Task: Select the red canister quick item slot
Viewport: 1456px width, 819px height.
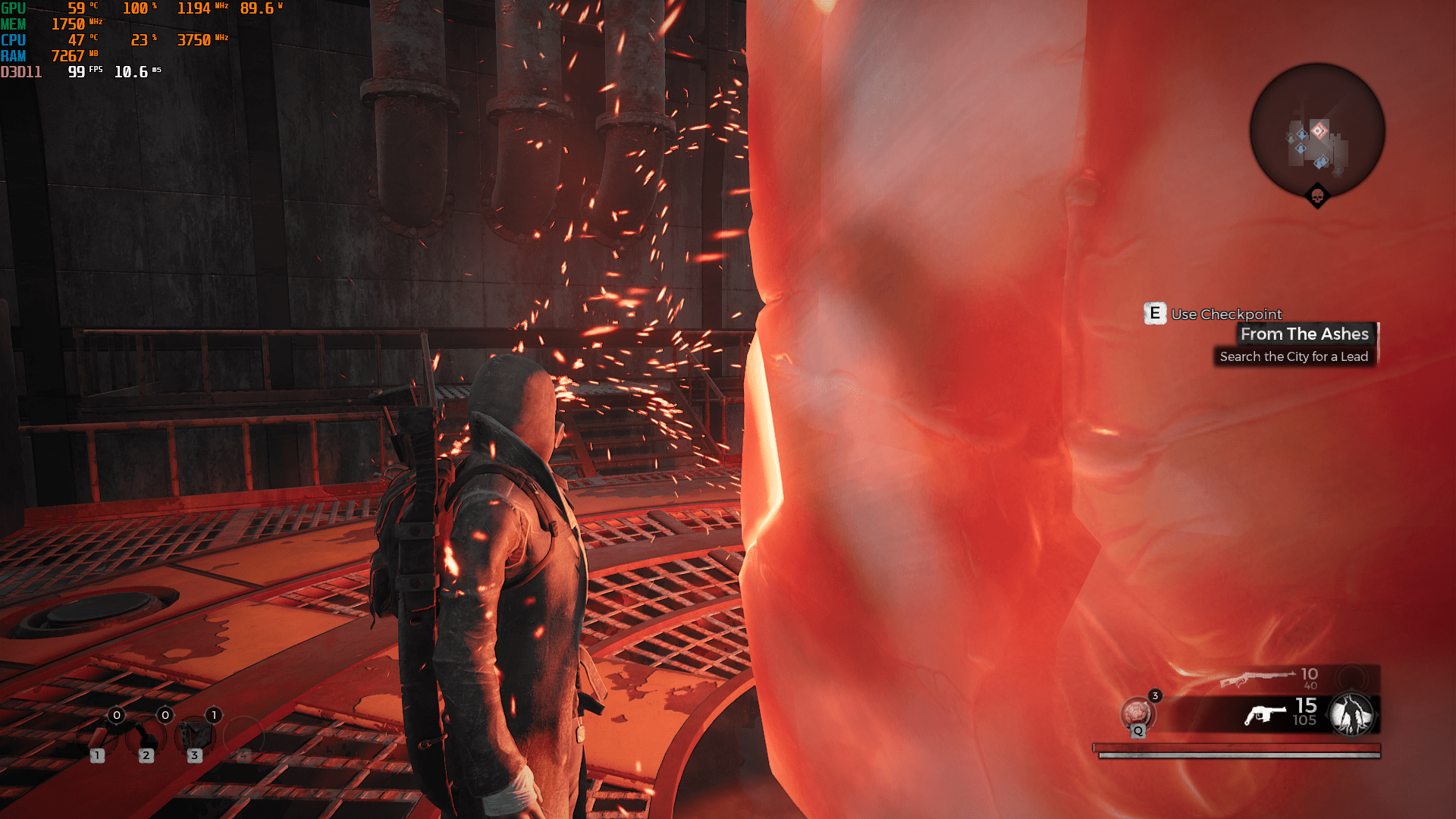Action: click(x=98, y=735)
